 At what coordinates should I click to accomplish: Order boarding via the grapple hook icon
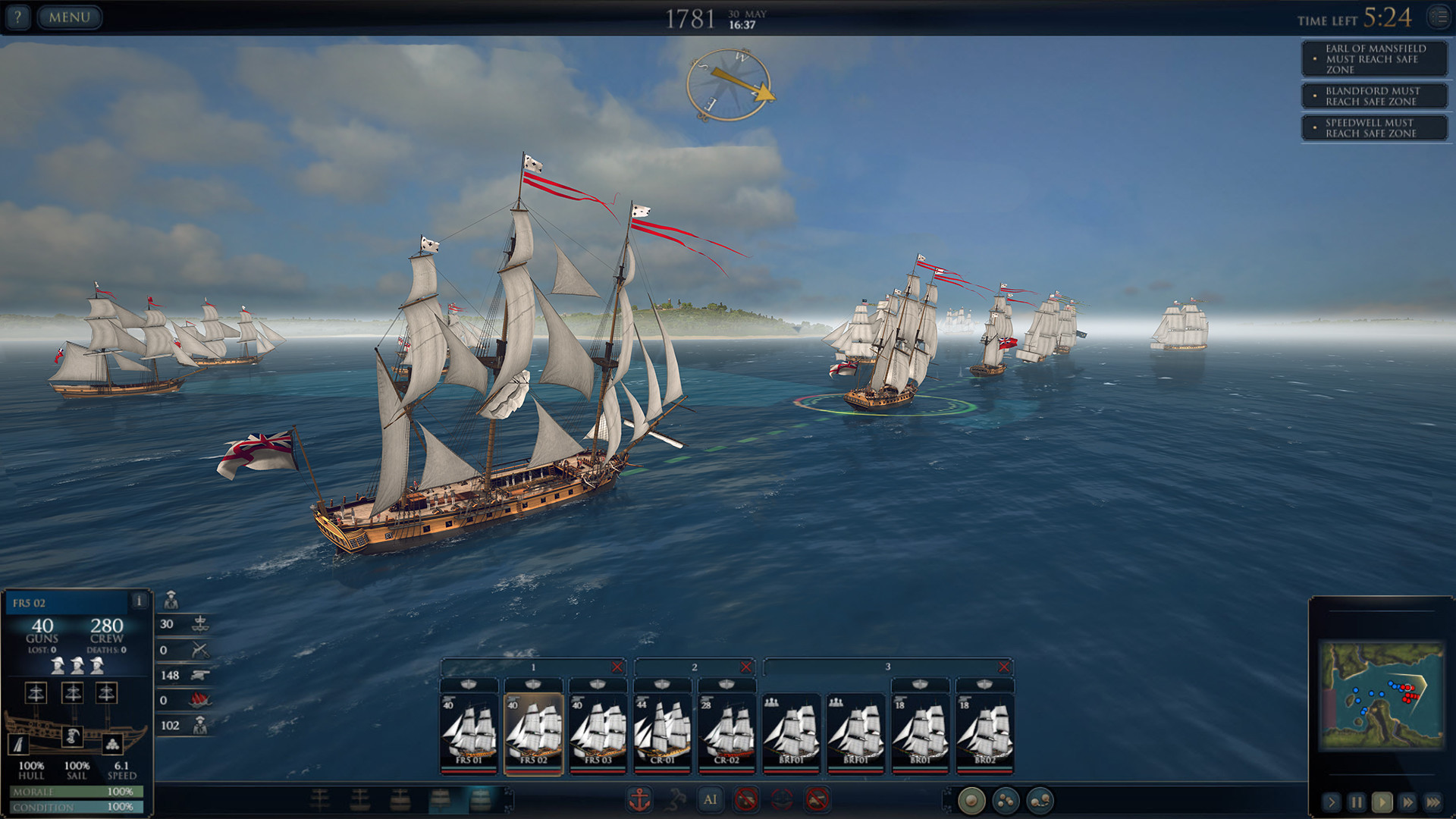coord(676,799)
